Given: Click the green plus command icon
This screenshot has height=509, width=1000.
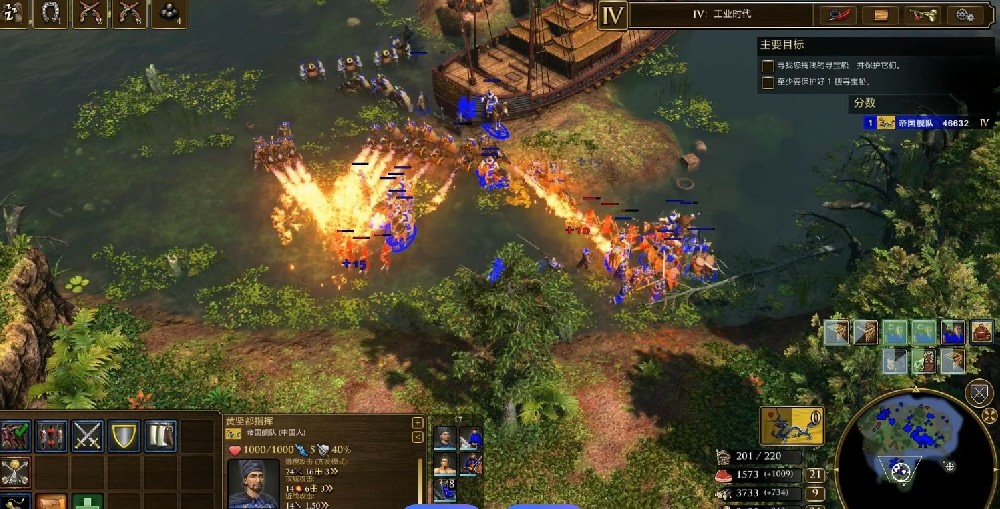Looking at the screenshot, I should tap(87, 502).
